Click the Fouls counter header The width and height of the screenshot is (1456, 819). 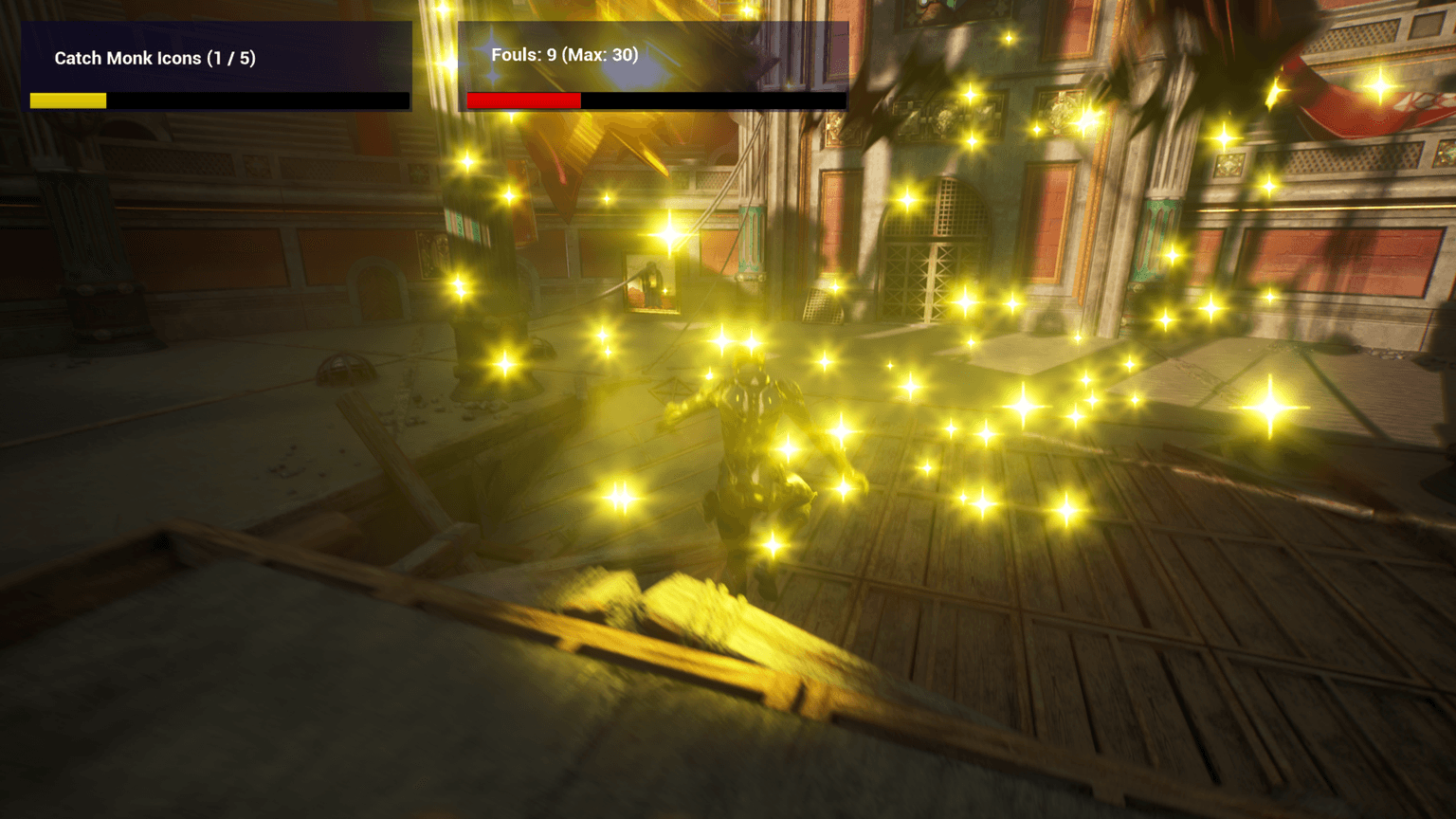click(x=563, y=55)
